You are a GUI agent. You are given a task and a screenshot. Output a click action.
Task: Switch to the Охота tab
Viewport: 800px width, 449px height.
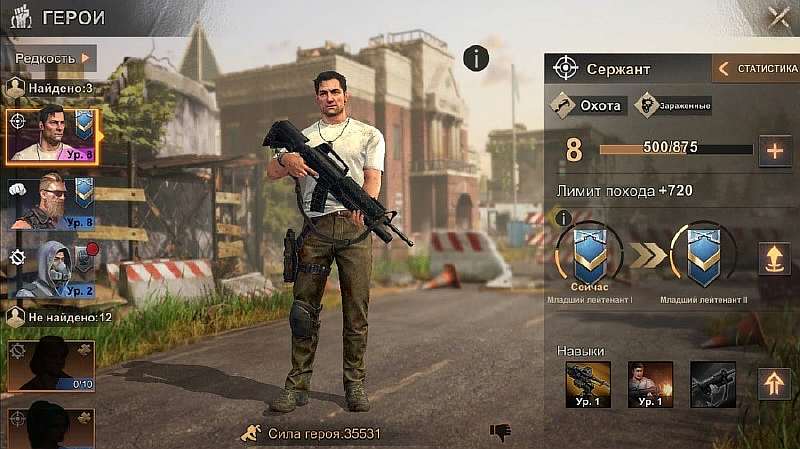coord(589,105)
